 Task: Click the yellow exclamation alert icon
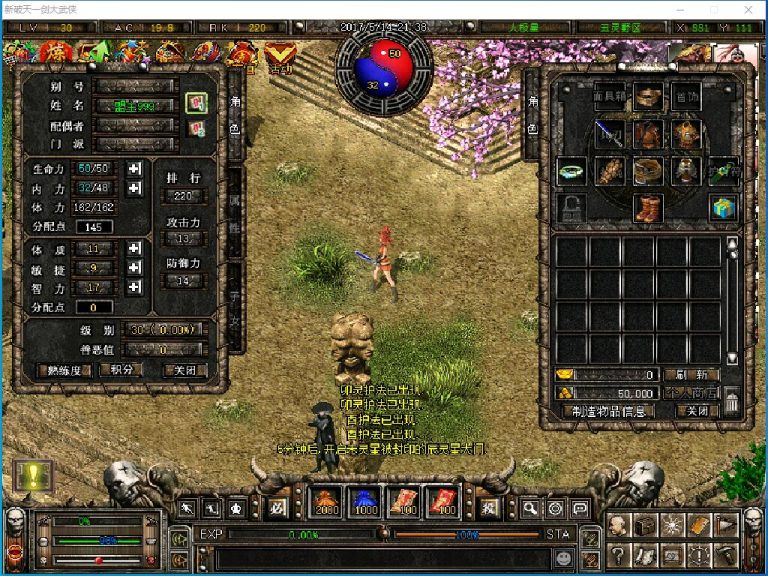coord(32,475)
